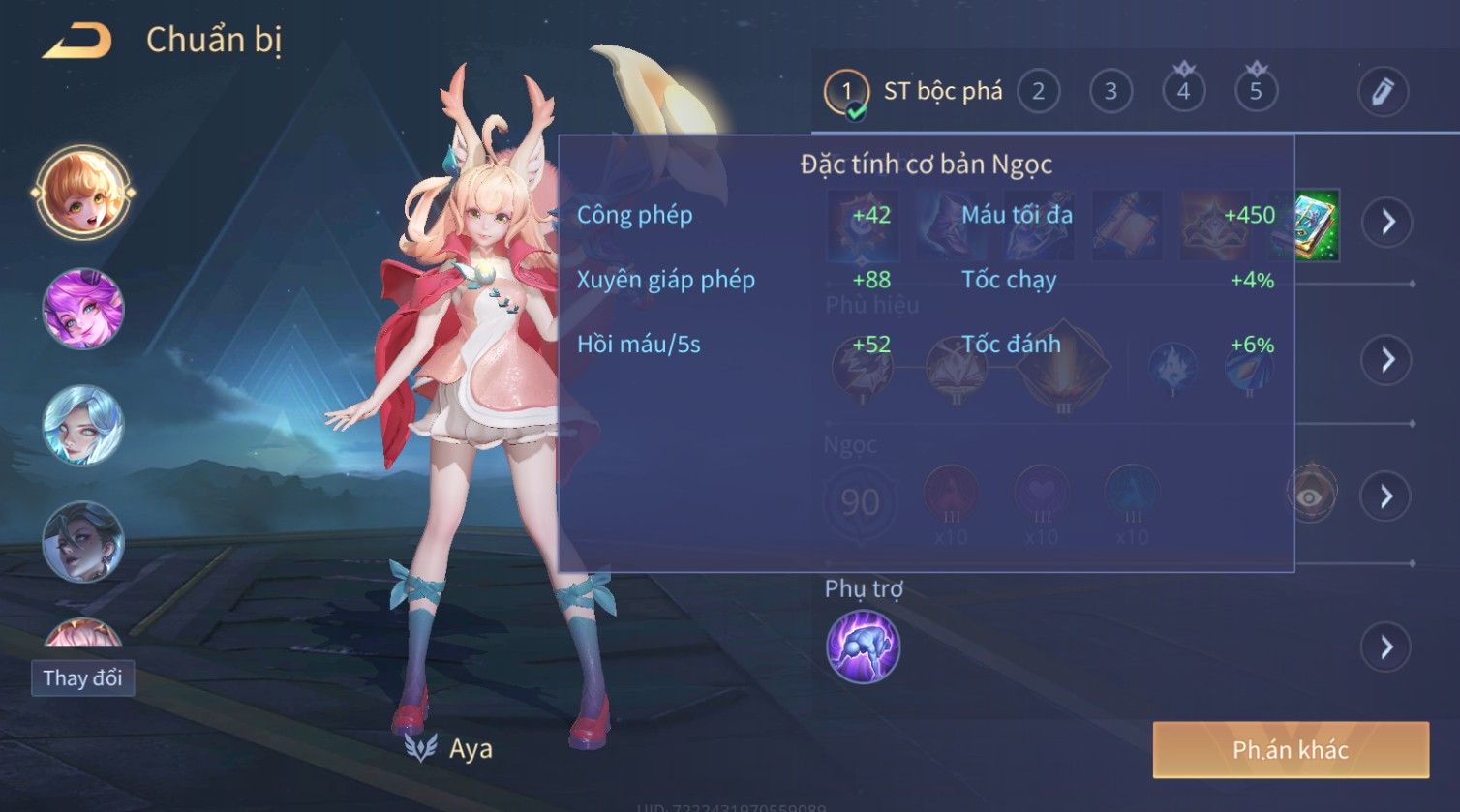Viewport: 1460px width, 812px height.
Task: Click the Phản khác button
Action: (x=1290, y=749)
